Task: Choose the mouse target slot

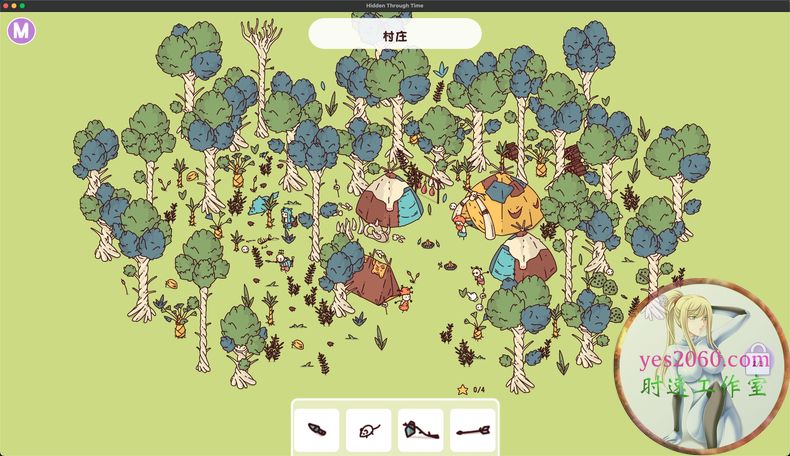Action: [368, 430]
